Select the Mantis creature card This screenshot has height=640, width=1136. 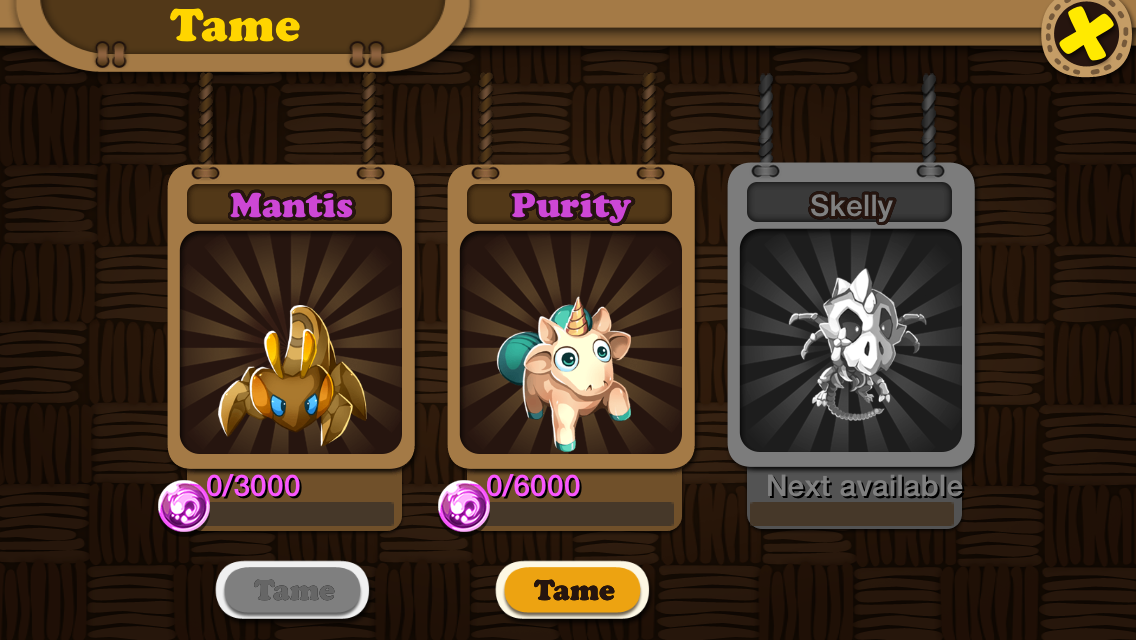291,342
